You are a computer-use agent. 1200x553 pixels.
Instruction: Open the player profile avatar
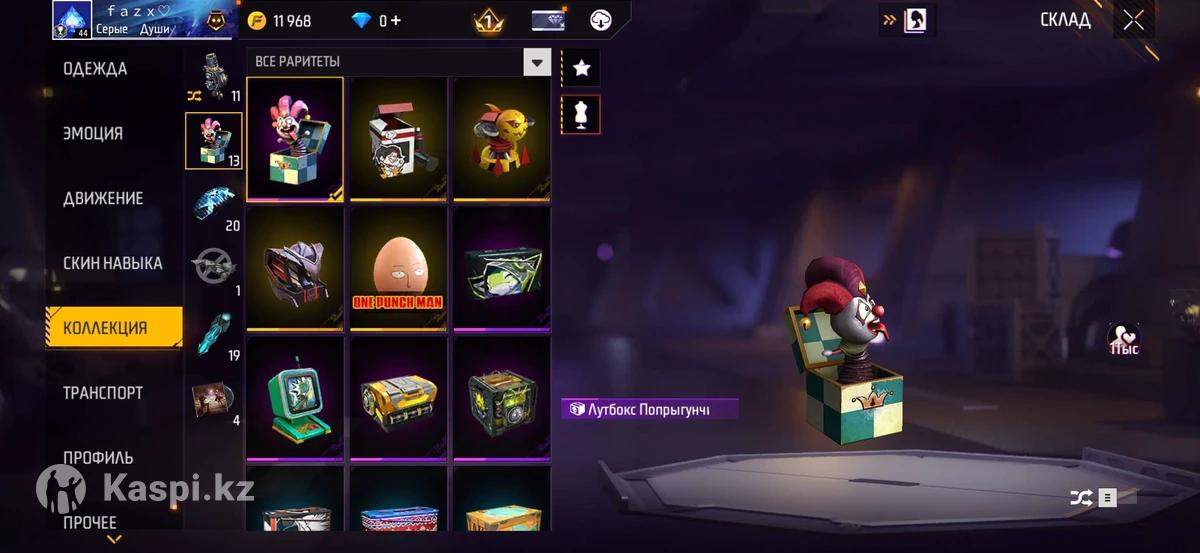point(72,19)
